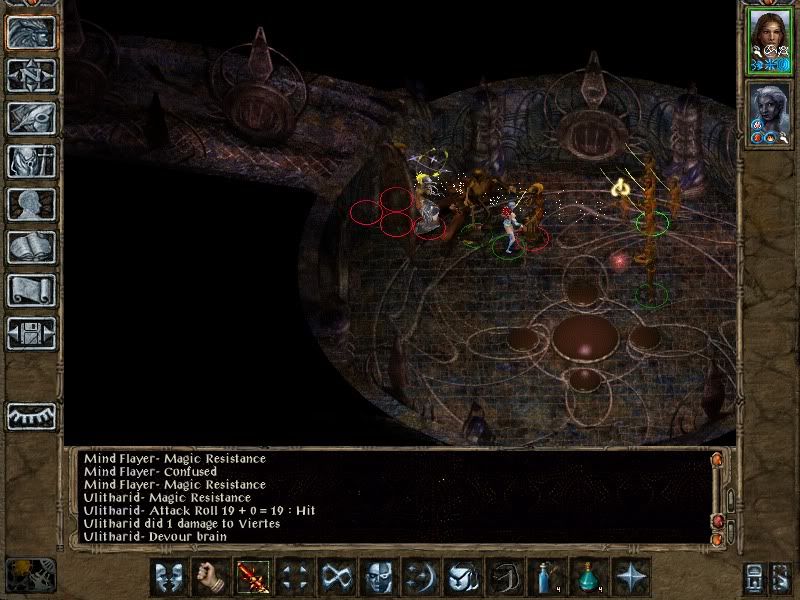This screenshot has width=800, height=600.
Task: Open the area map with the compass button
Action: coord(30,75)
